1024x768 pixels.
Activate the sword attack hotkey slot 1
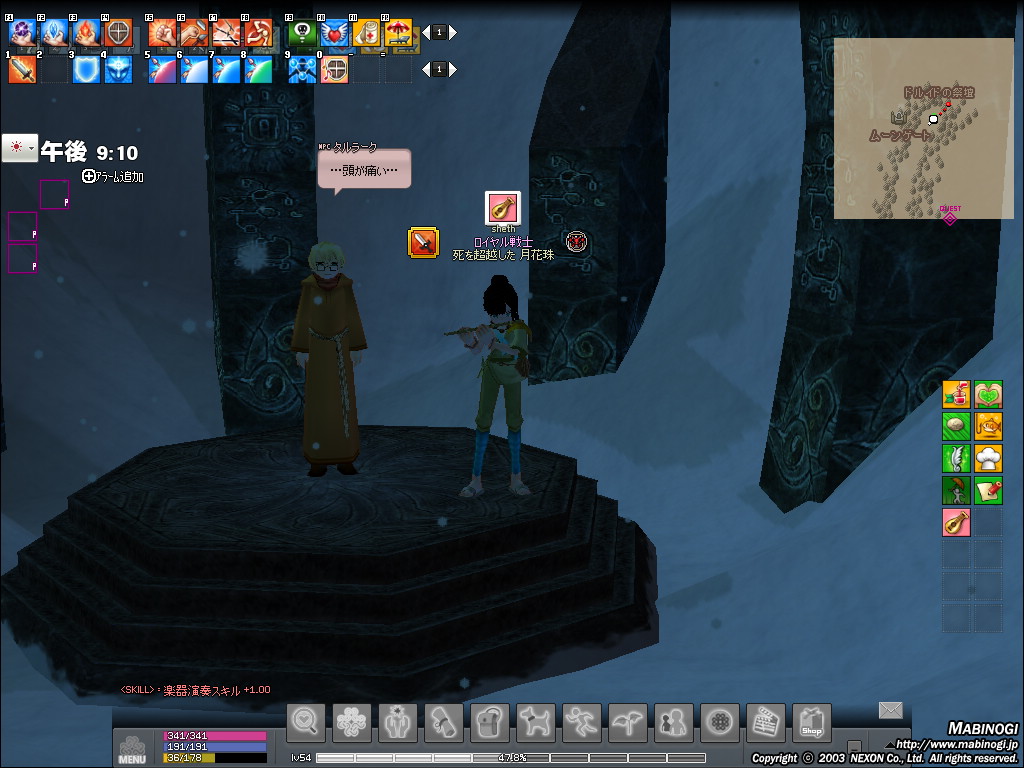coord(22,70)
